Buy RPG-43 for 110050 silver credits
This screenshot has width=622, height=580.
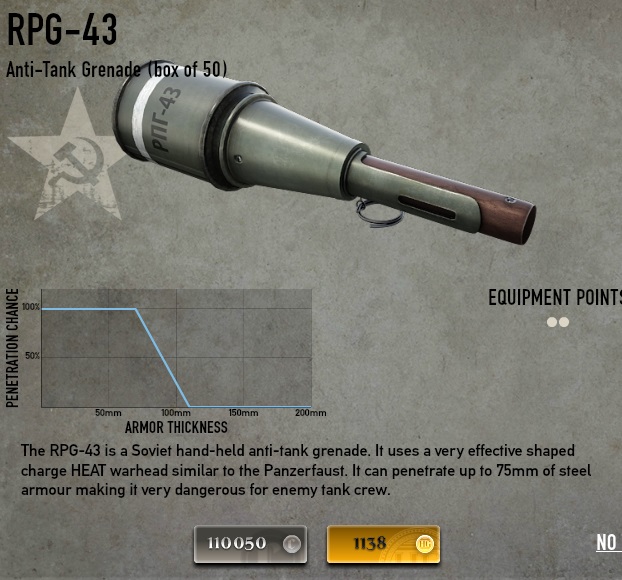[x=250, y=544]
